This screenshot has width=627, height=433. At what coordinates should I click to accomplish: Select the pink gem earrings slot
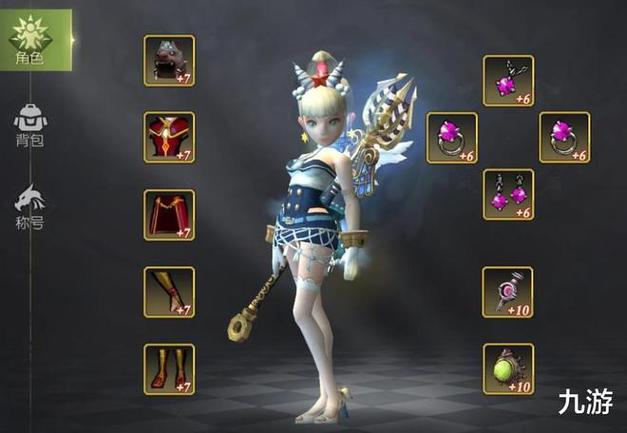(508, 194)
